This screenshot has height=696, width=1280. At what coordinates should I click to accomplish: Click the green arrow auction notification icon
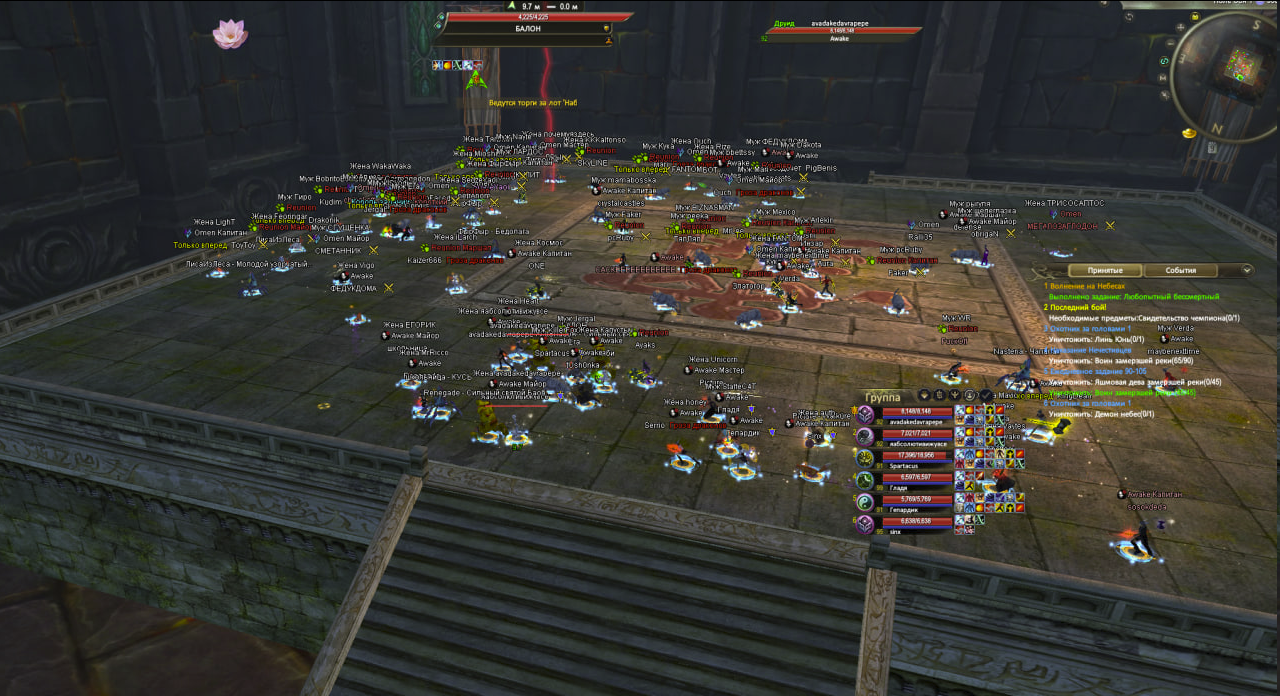click(475, 78)
